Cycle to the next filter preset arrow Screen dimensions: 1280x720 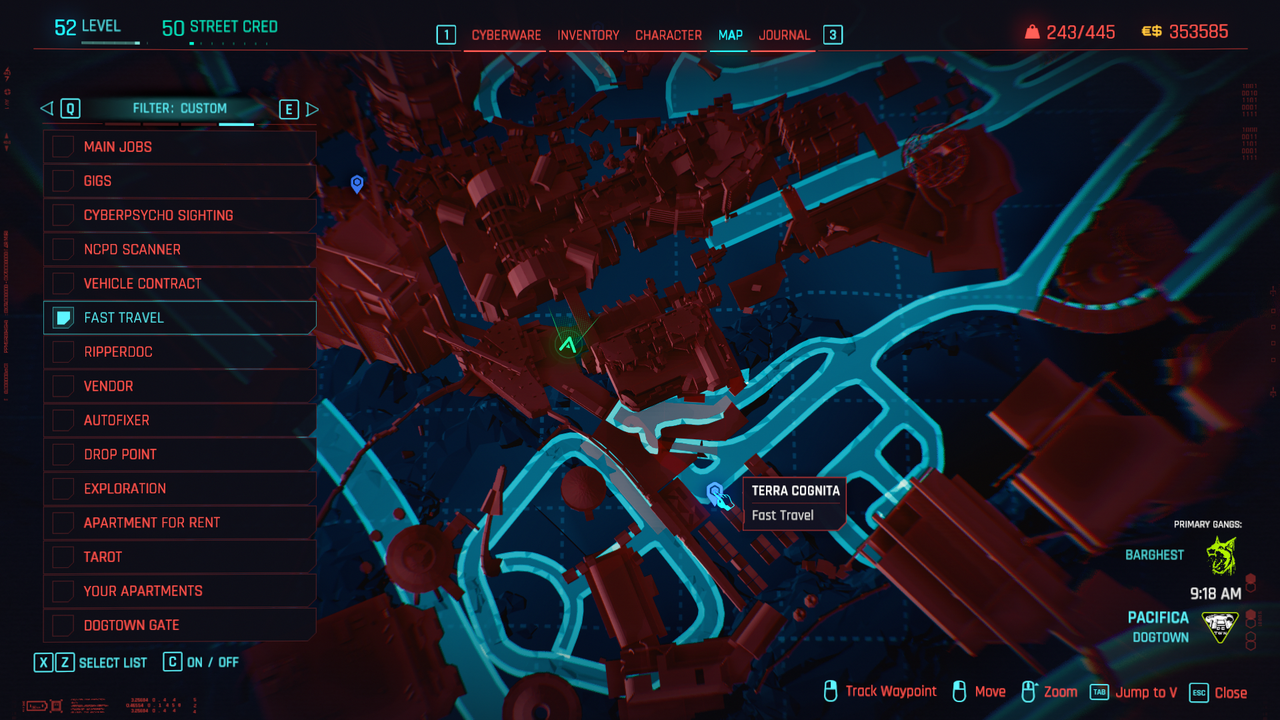click(312, 109)
